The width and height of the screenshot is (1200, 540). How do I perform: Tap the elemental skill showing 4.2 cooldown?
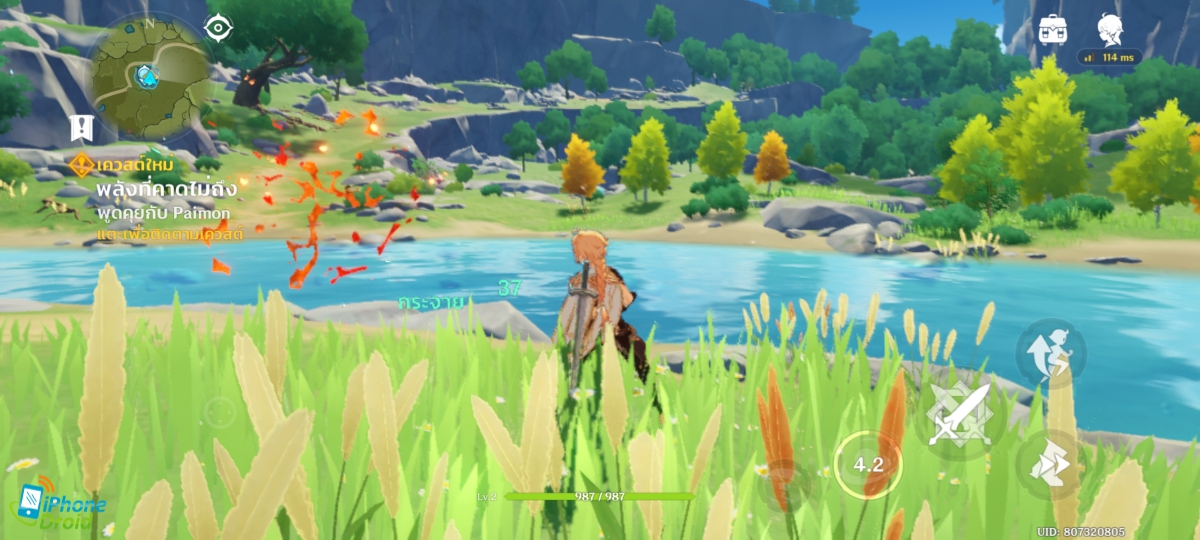pos(867,464)
